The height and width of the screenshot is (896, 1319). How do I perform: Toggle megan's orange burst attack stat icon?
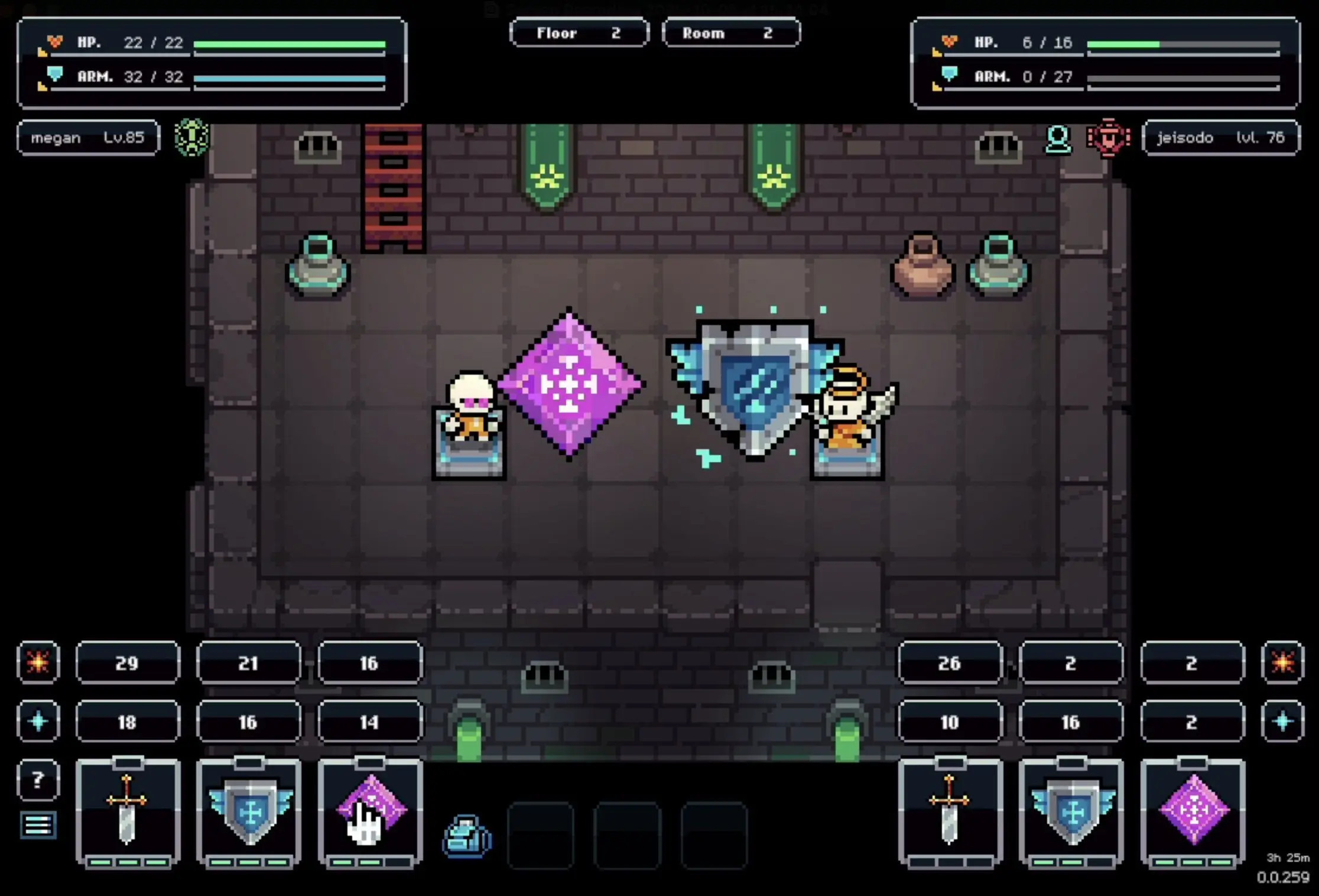tap(38, 663)
